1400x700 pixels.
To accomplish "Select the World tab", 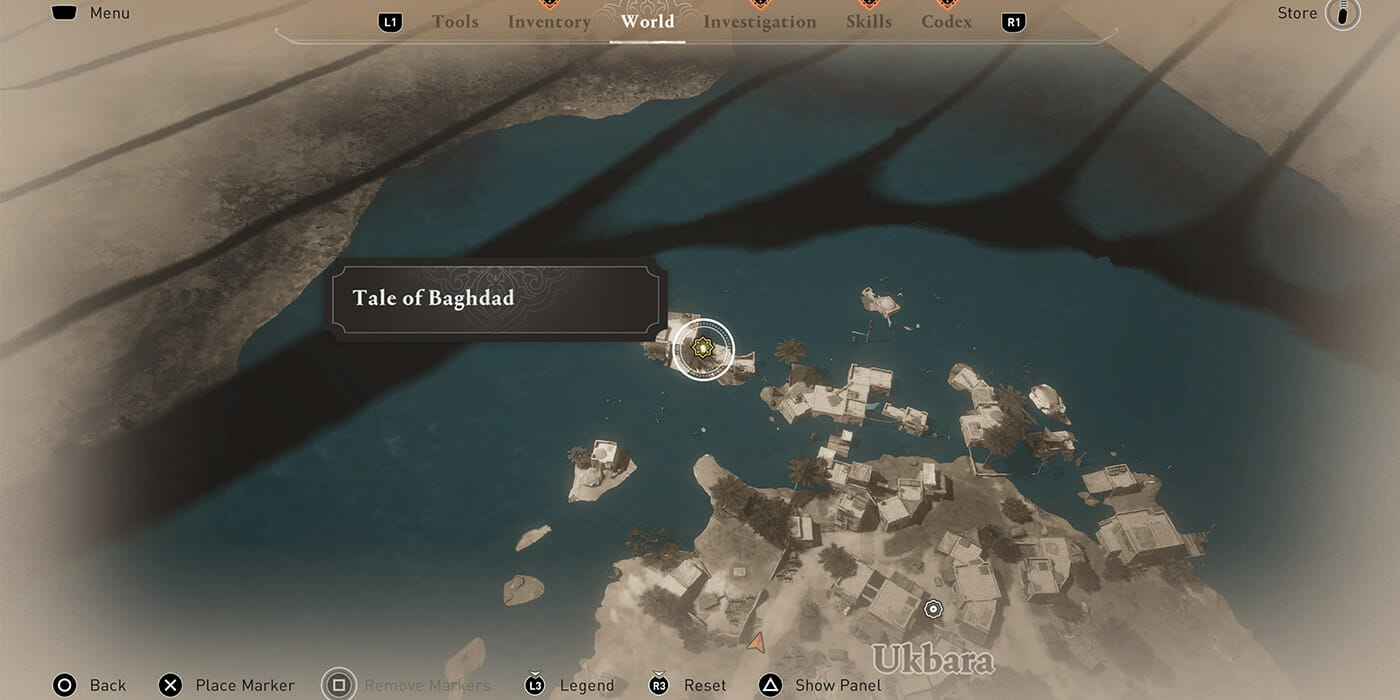I will coord(647,21).
